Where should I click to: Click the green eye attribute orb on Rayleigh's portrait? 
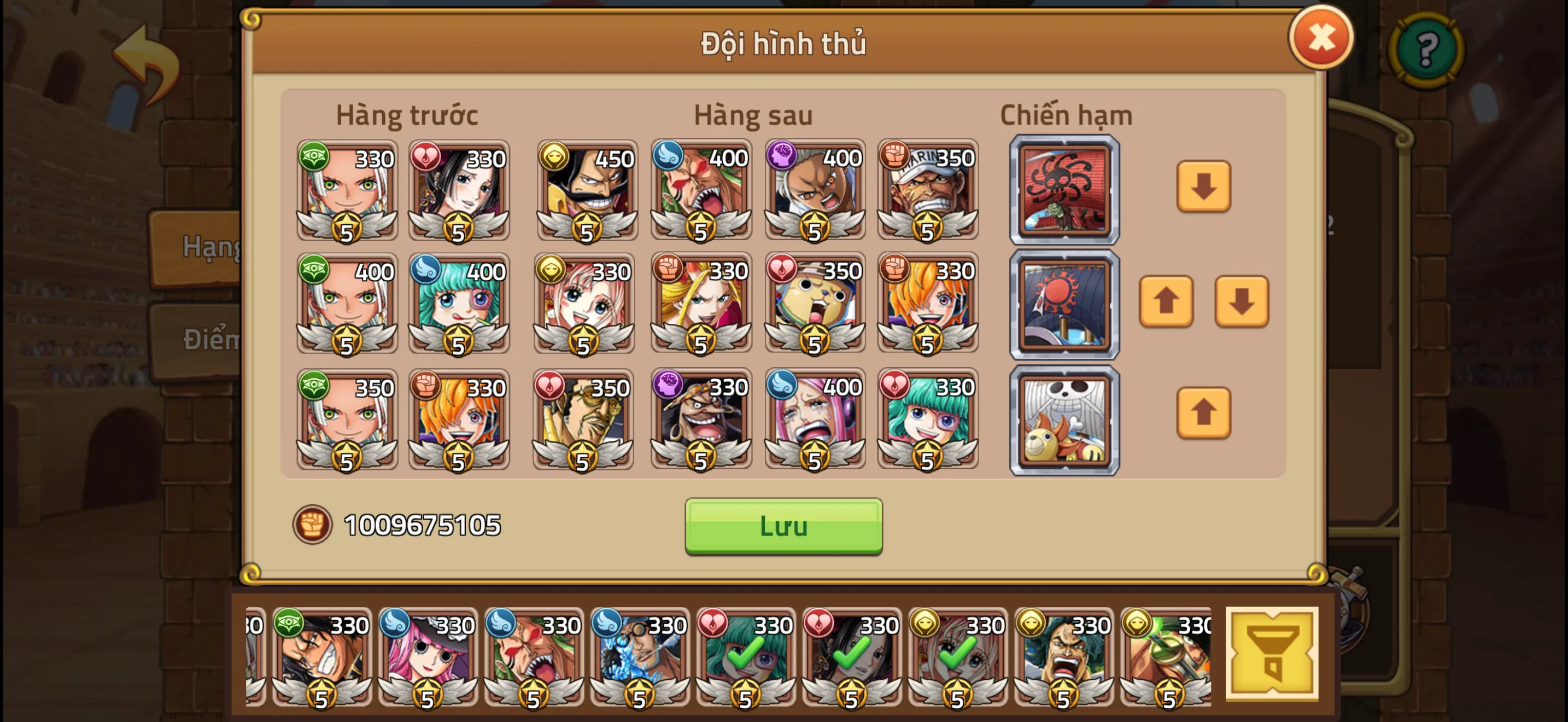point(314,157)
